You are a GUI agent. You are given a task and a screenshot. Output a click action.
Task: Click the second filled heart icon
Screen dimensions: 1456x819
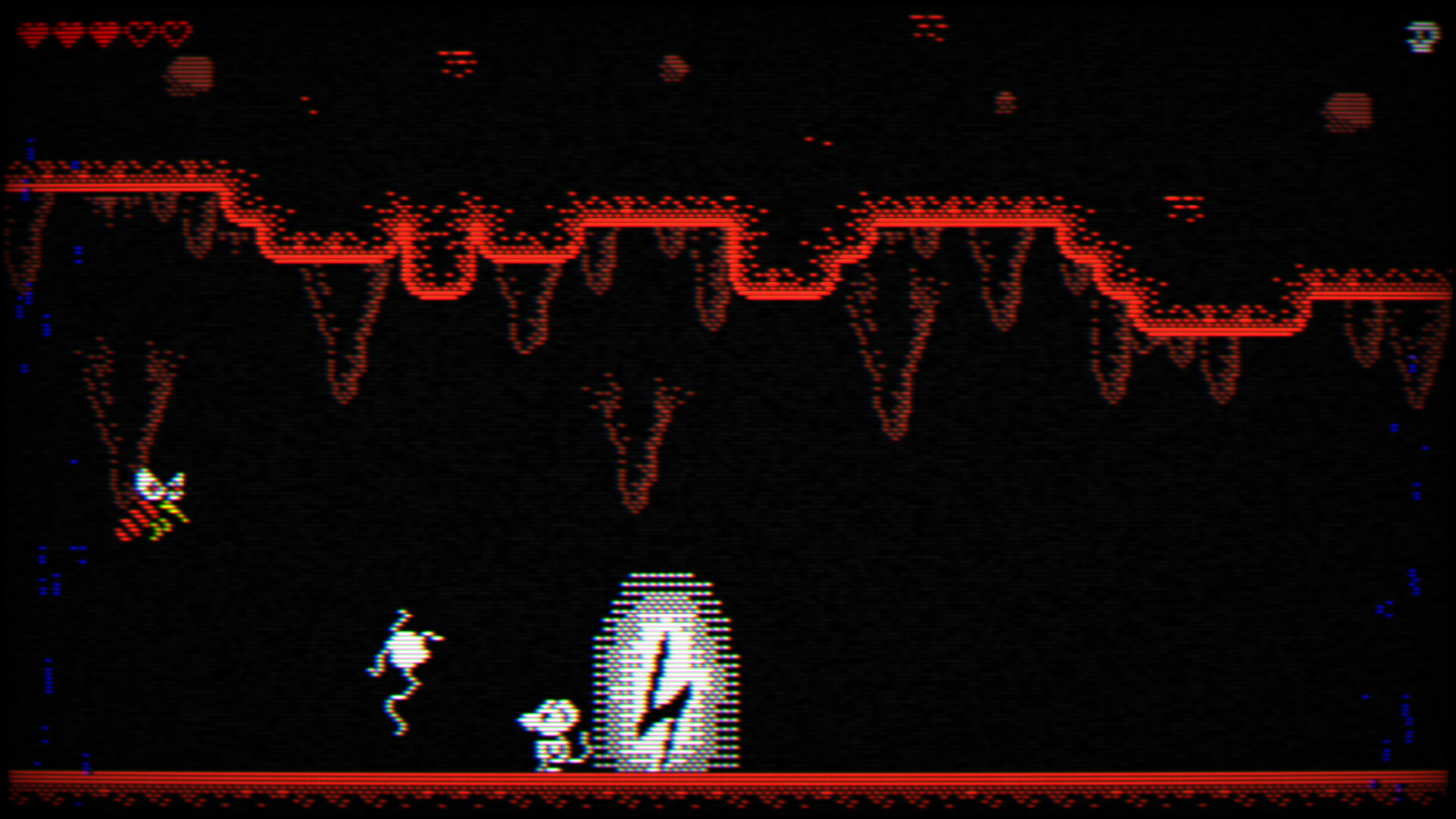click(70, 32)
